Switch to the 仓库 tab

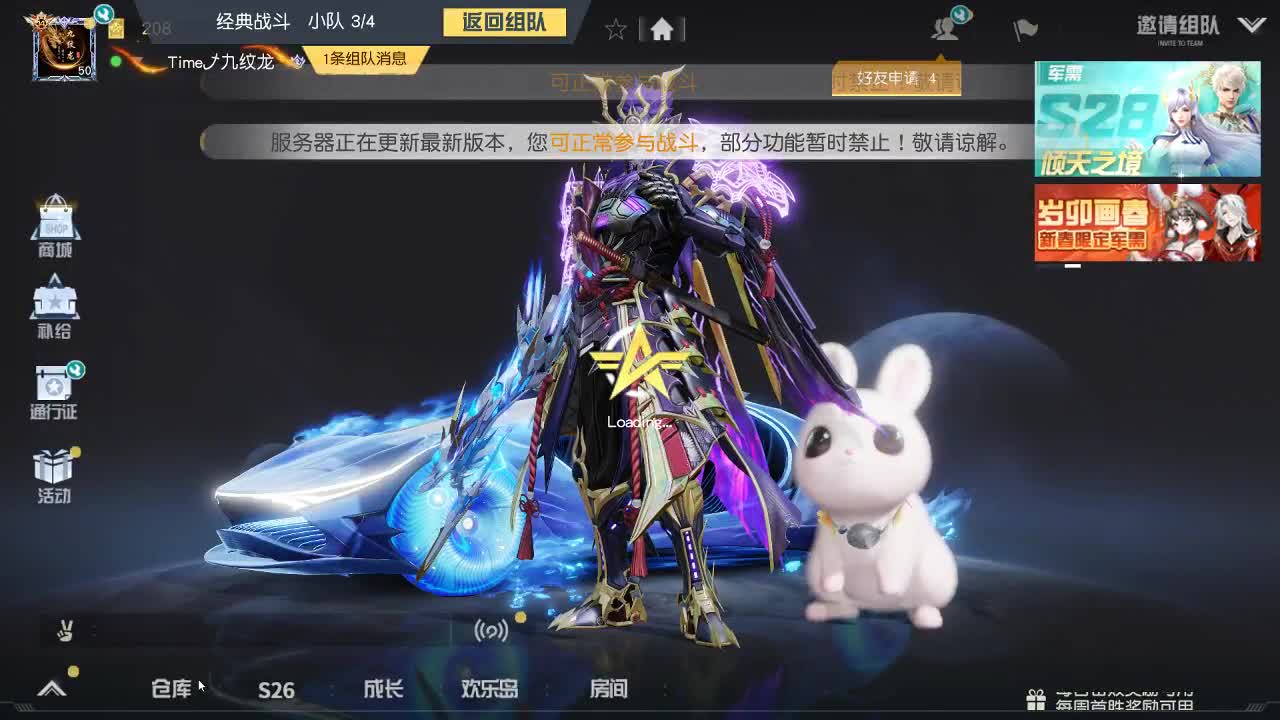(x=172, y=689)
